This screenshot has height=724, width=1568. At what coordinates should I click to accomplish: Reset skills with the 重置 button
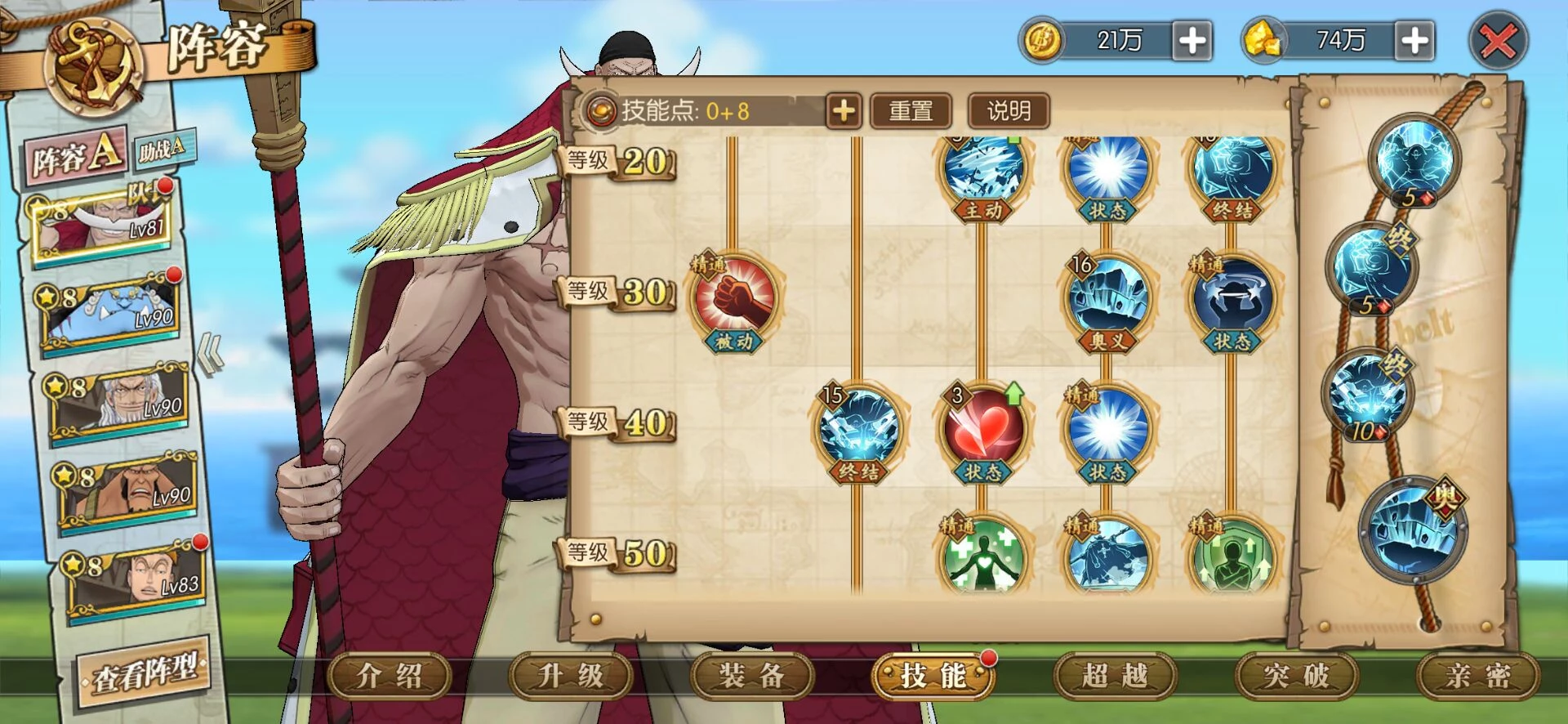[911, 110]
